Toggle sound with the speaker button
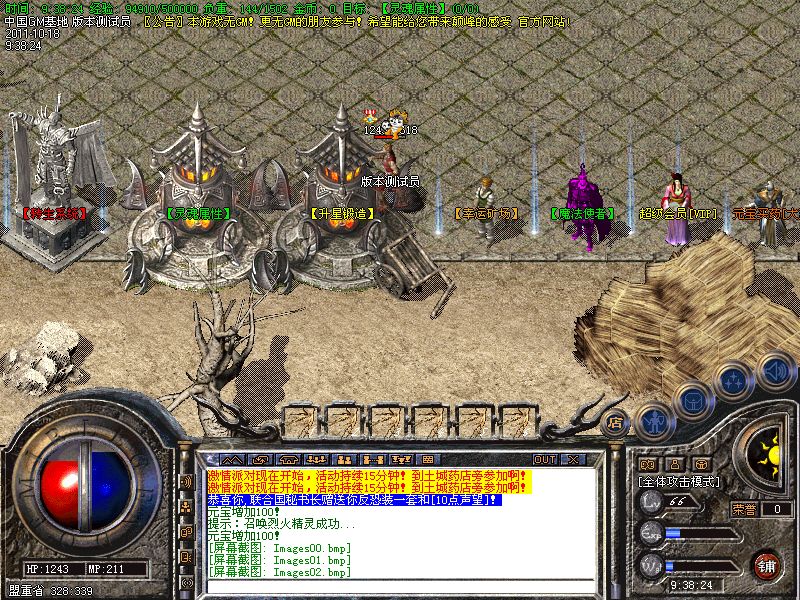Viewport: 800px width, 600px height. pyautogui.click(x=773, y=370)
